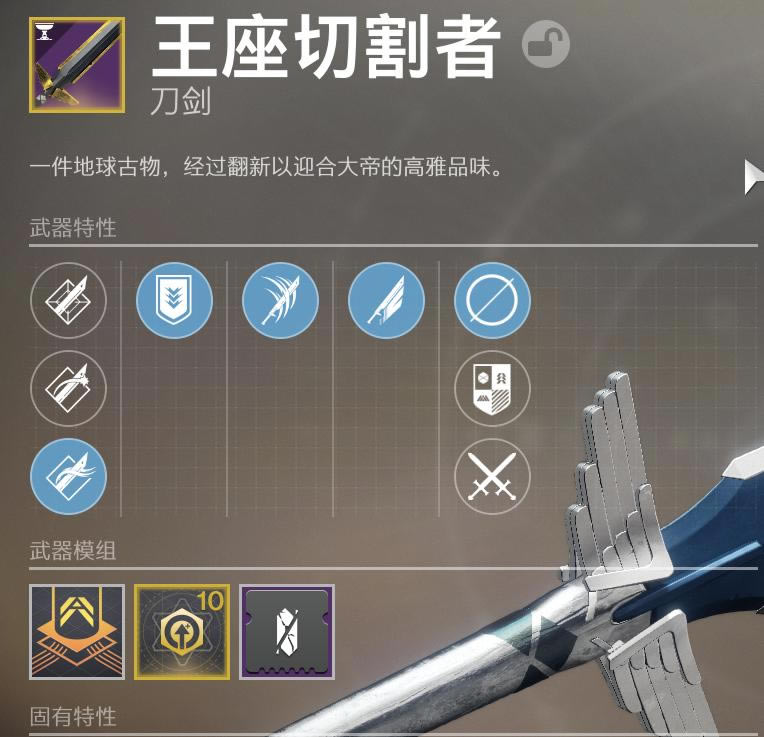Select the quartered crest shield perk
Viewport: 764px width, 737px height.
[x=492, y=388]
